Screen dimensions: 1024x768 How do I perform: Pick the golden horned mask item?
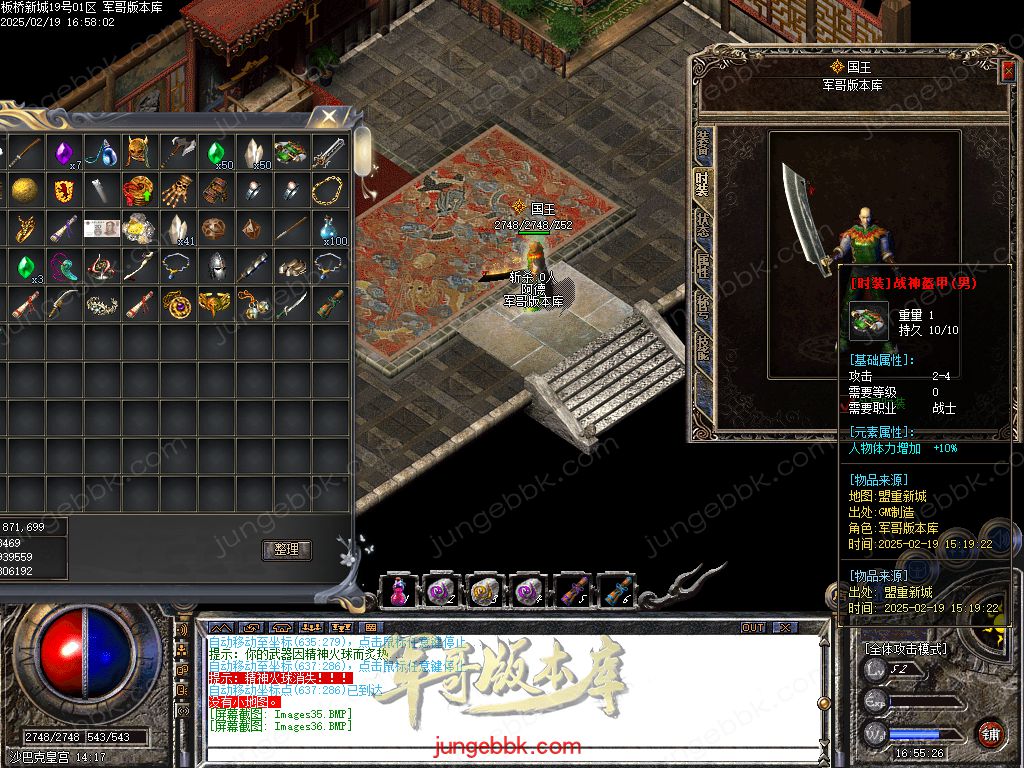tap(139, 153)
